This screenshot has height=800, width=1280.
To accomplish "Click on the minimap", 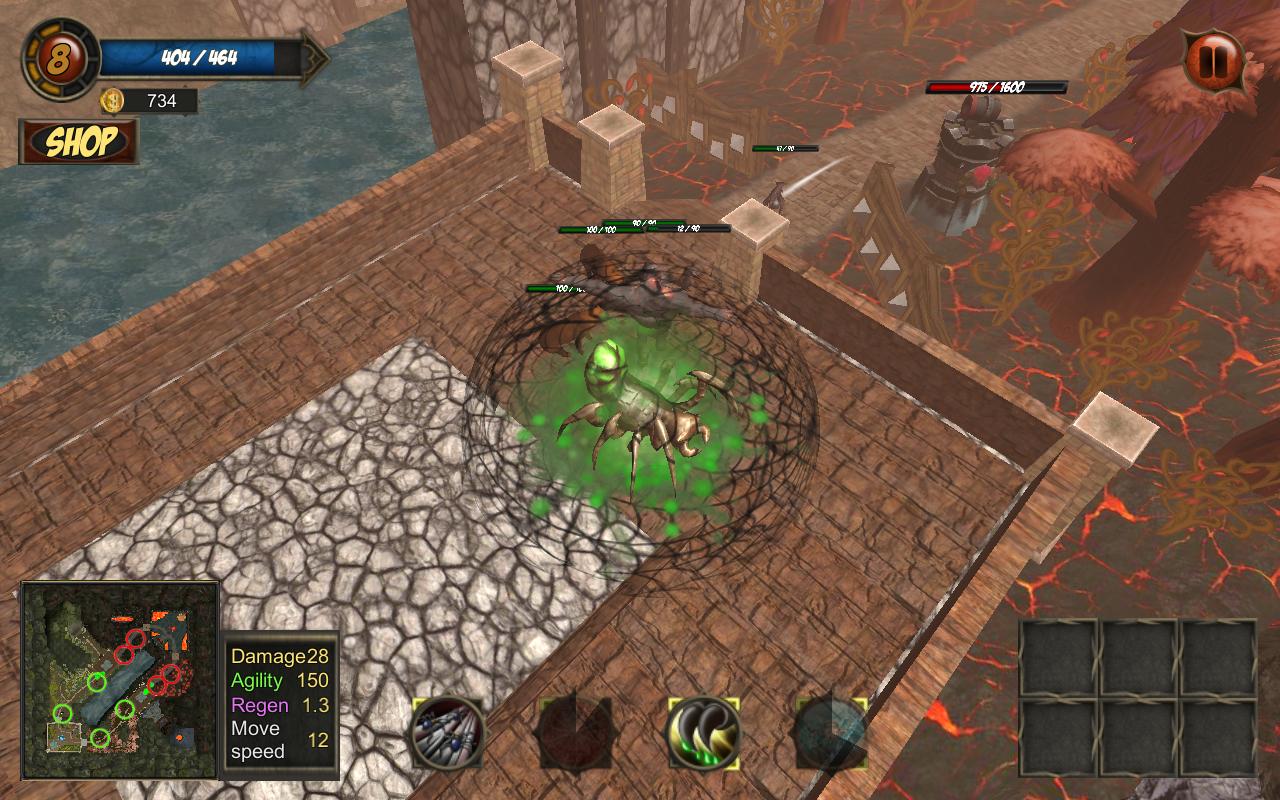I will [x=120, y=680].
